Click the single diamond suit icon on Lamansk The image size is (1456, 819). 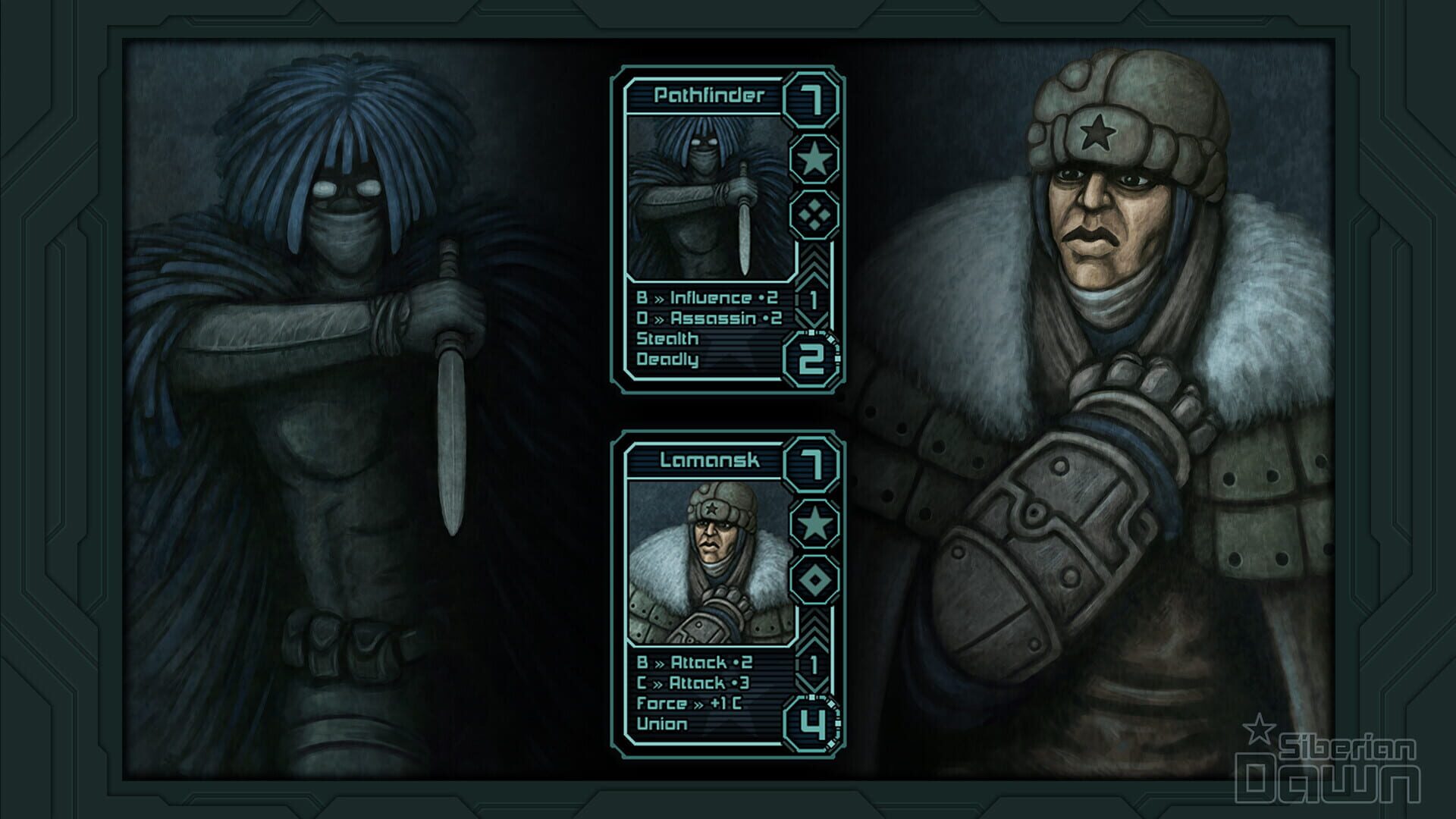[x=813, y=579]
